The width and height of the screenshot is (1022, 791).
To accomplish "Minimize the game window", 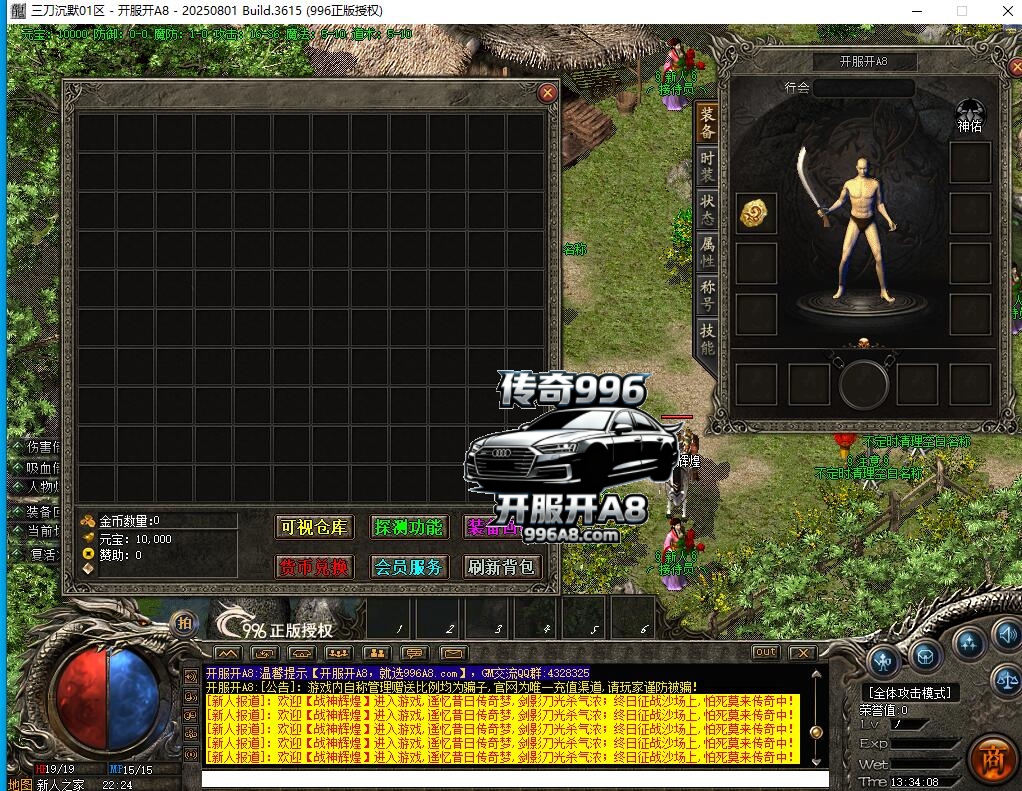I will coord(916,10).
